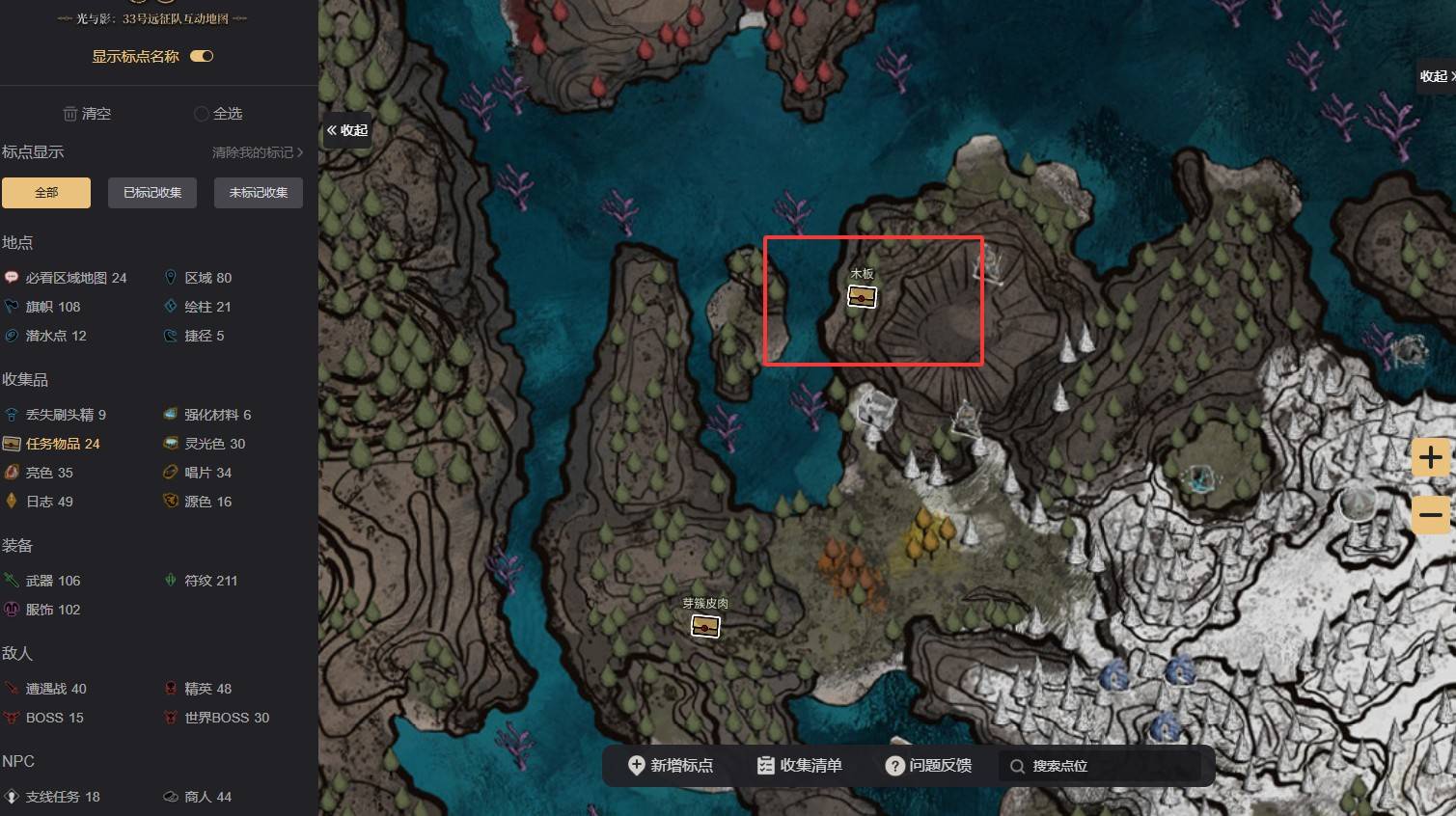
Task: Toggle the 显示标点名称 switch
Action: point(202,56)
